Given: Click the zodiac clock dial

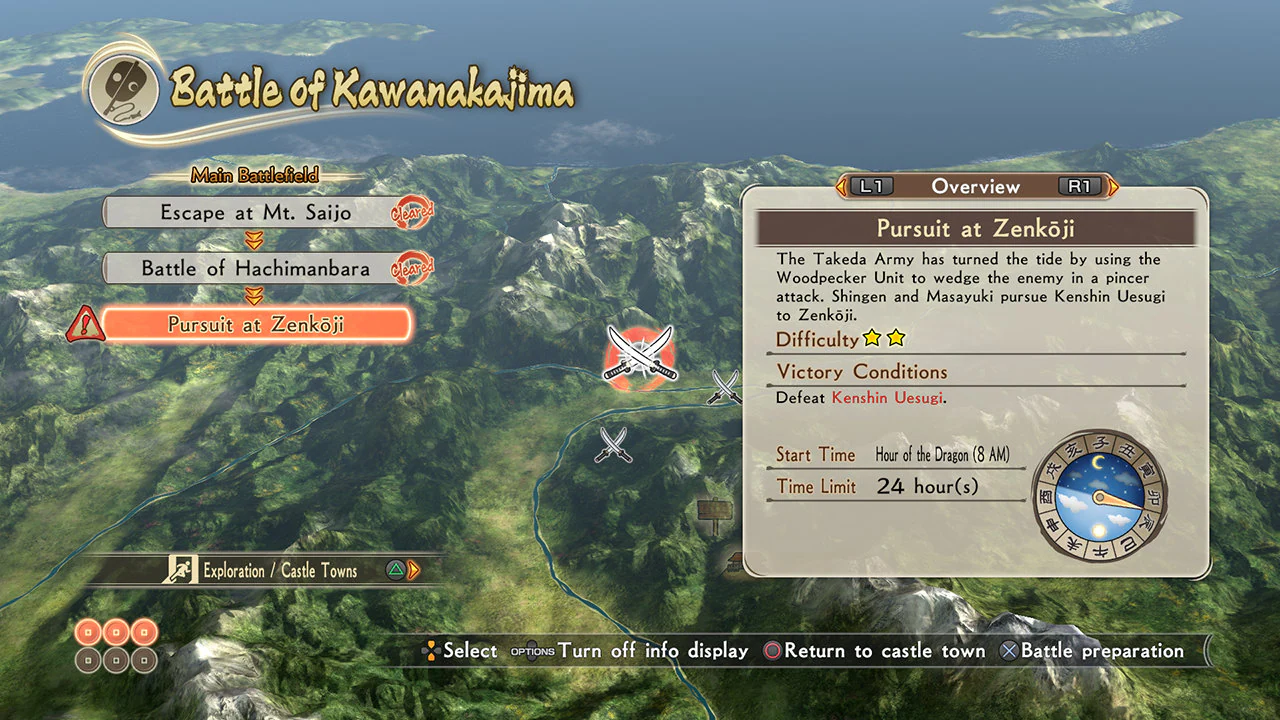Looking at the screenshot, I should tap(1100, 497).
